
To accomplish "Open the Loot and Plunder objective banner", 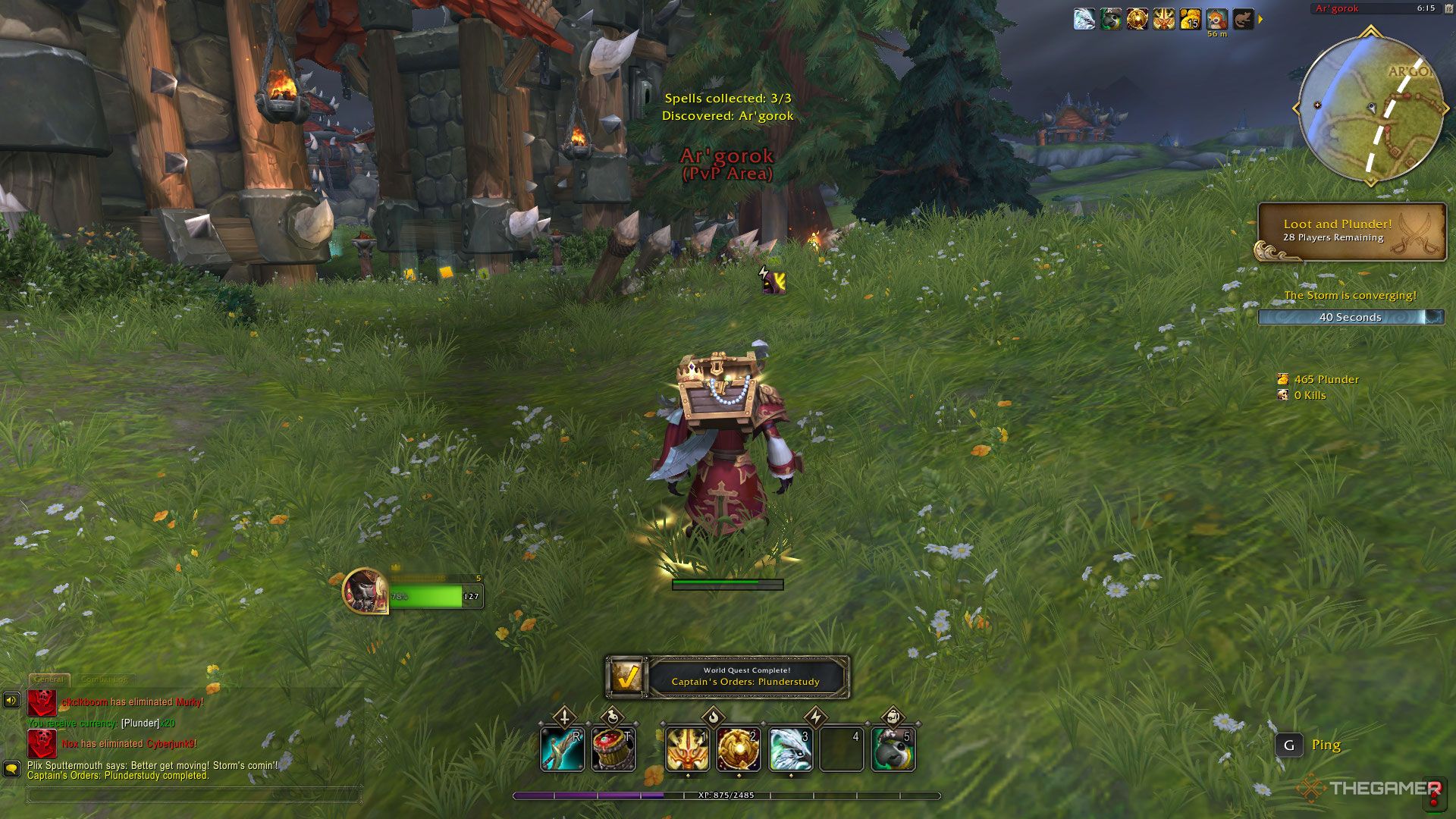I will pos(1351,231).
